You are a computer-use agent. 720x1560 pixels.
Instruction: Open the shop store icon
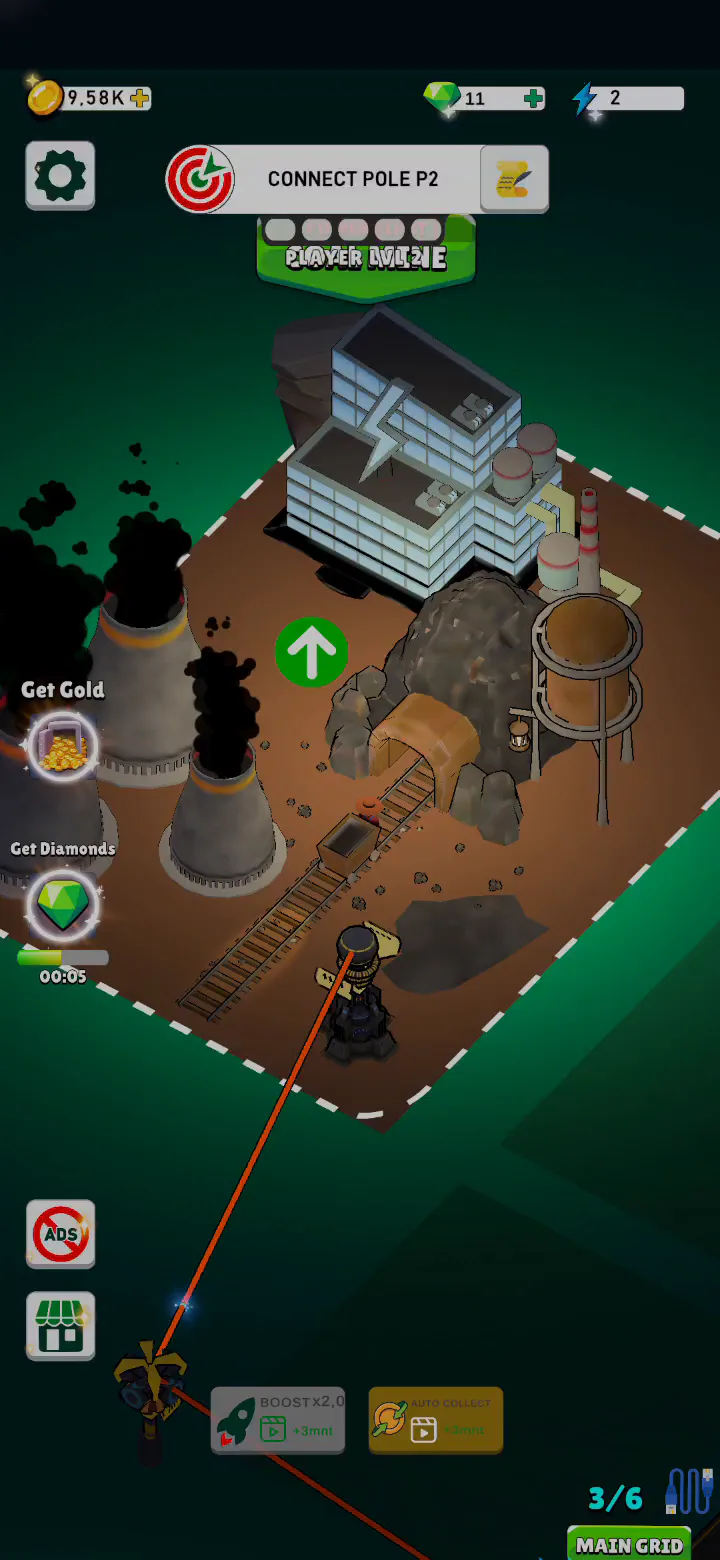(61, 1326)
